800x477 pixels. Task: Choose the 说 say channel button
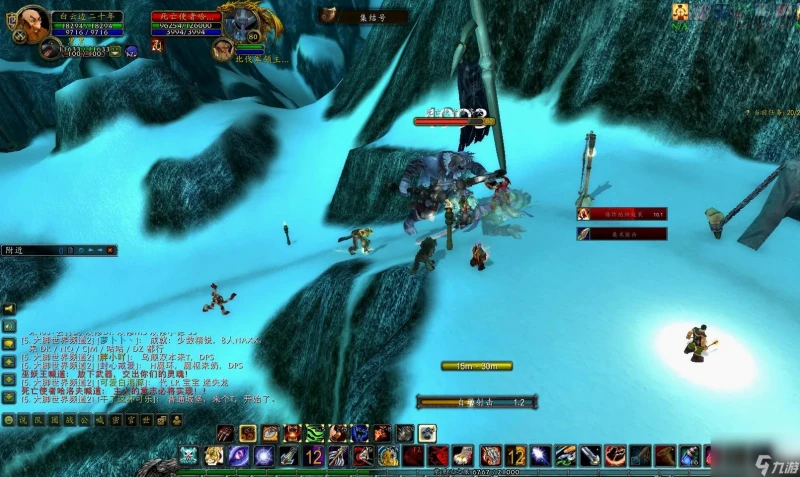tap(22, 420)
